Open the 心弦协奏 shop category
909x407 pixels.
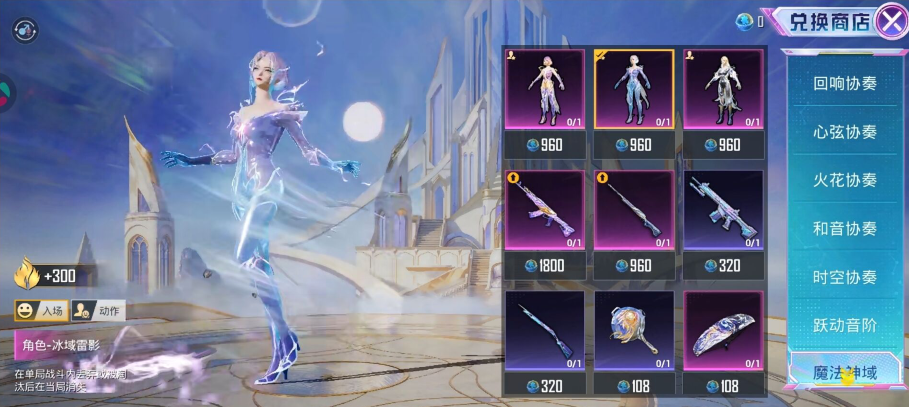click(x=844, y=132)
